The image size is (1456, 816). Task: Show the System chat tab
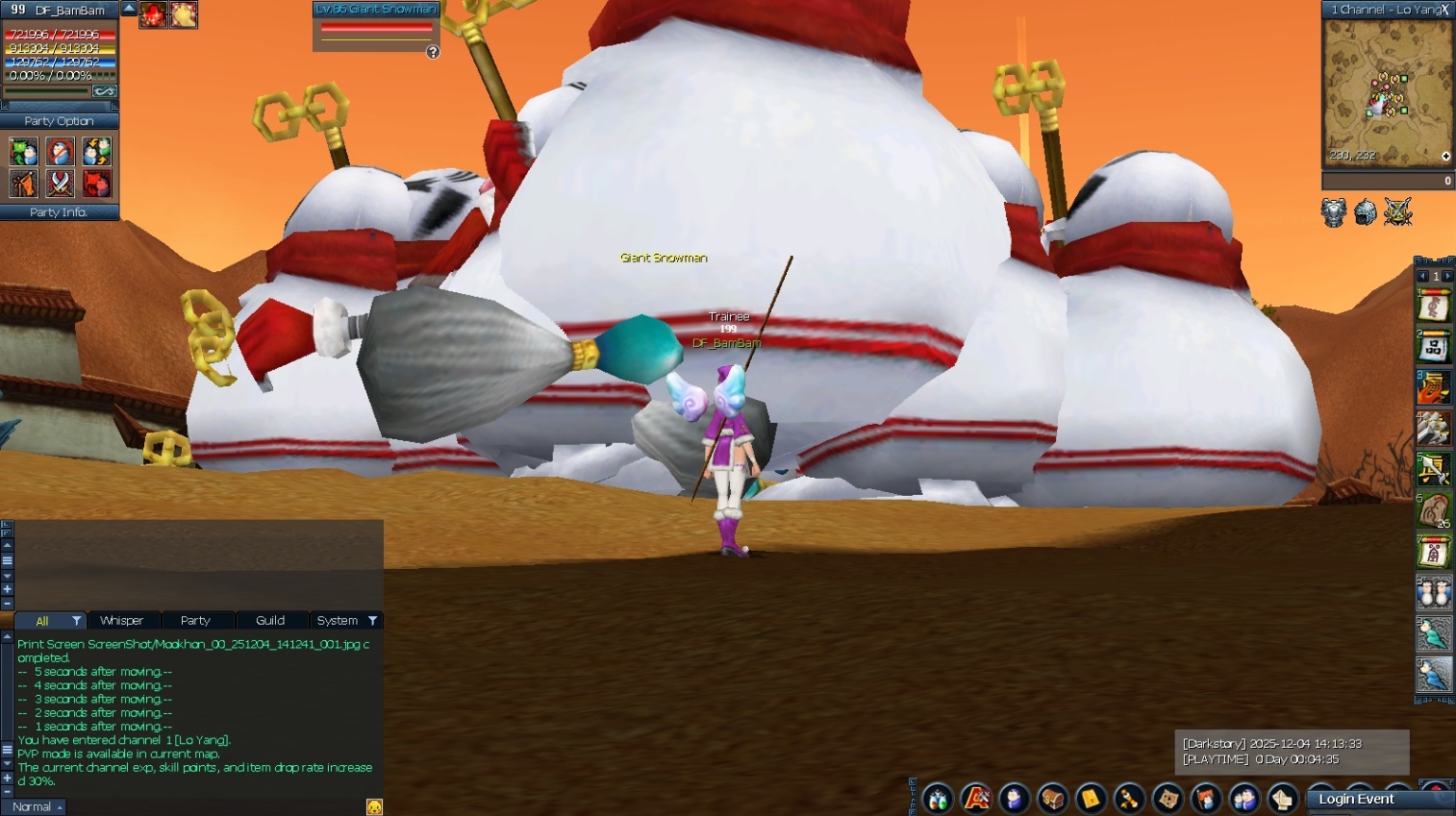pos(338,621)
